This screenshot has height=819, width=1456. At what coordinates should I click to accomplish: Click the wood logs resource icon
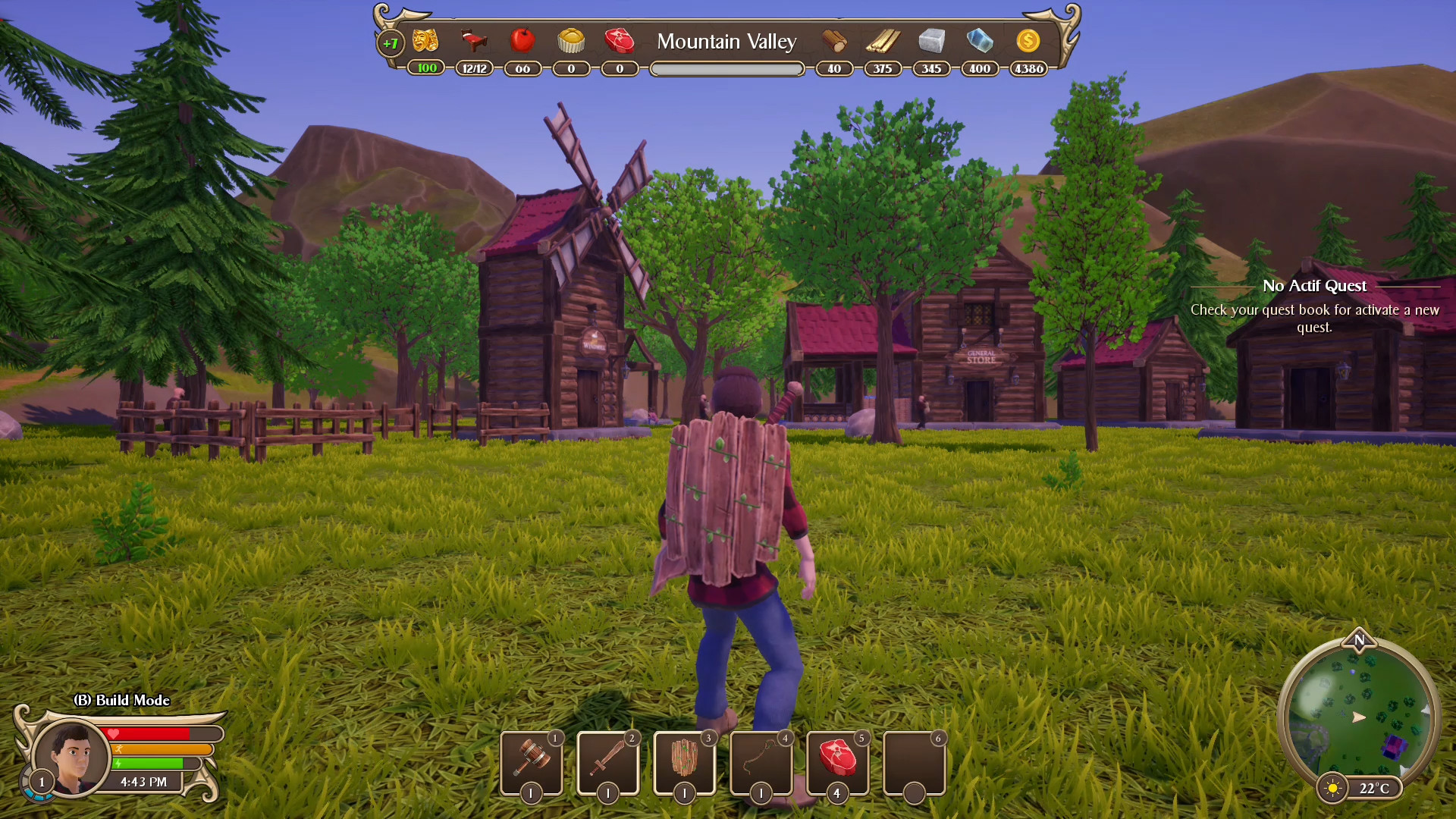[x=834, y=42]
